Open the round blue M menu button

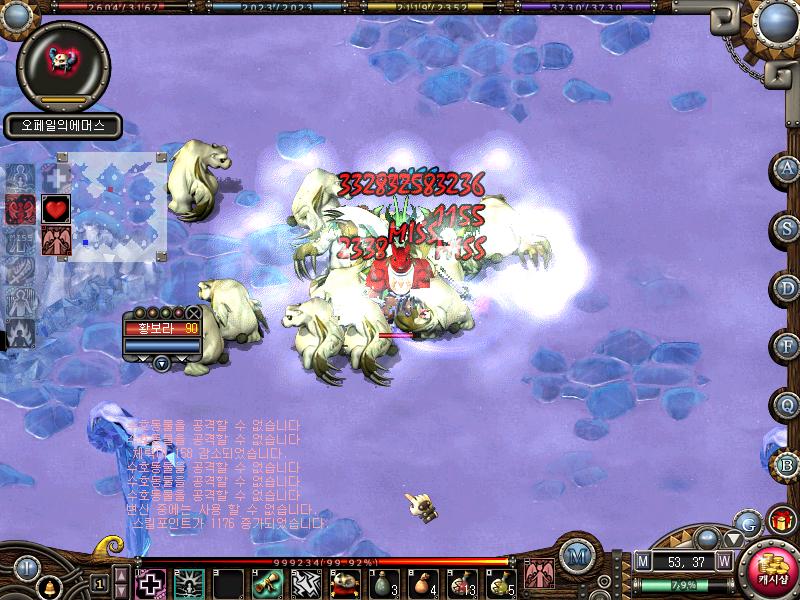click(x=575, y=555)
